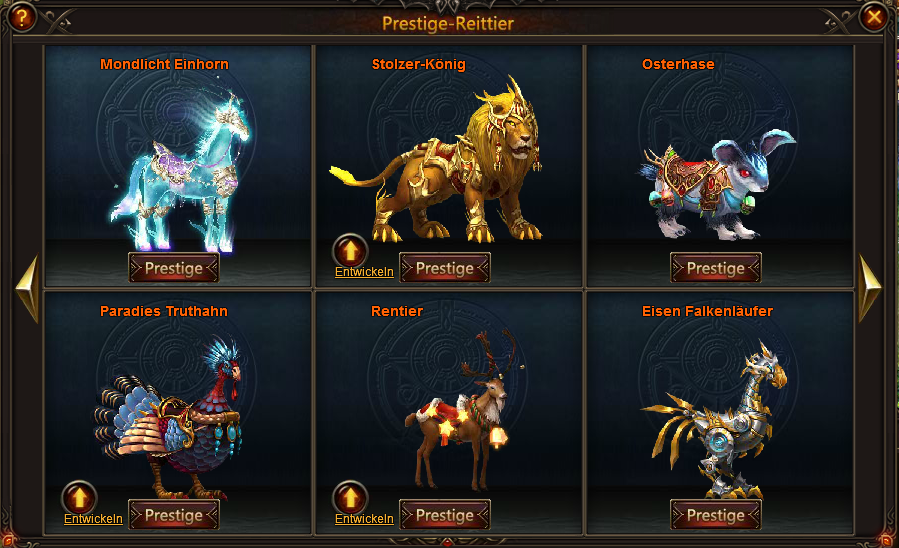899x548 pixels.
Task: Click Prestige for Eisen Falkenläufer
Action: (716, 515)
